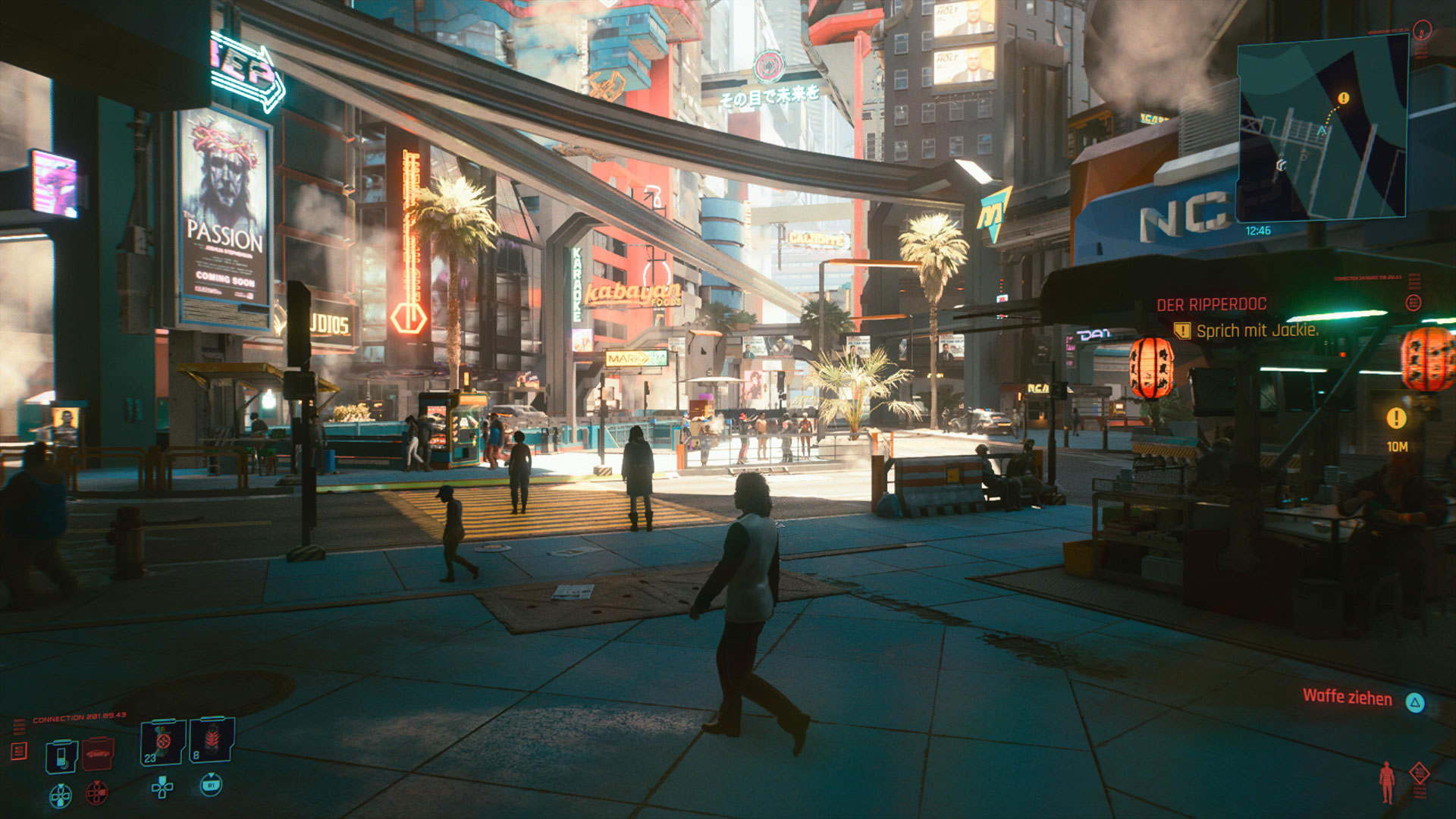This screenshot has width=1456, height=819.
Task: Use the inhaler slot with 23 charges
Action: pyautogui.click(x=162, y=743)
